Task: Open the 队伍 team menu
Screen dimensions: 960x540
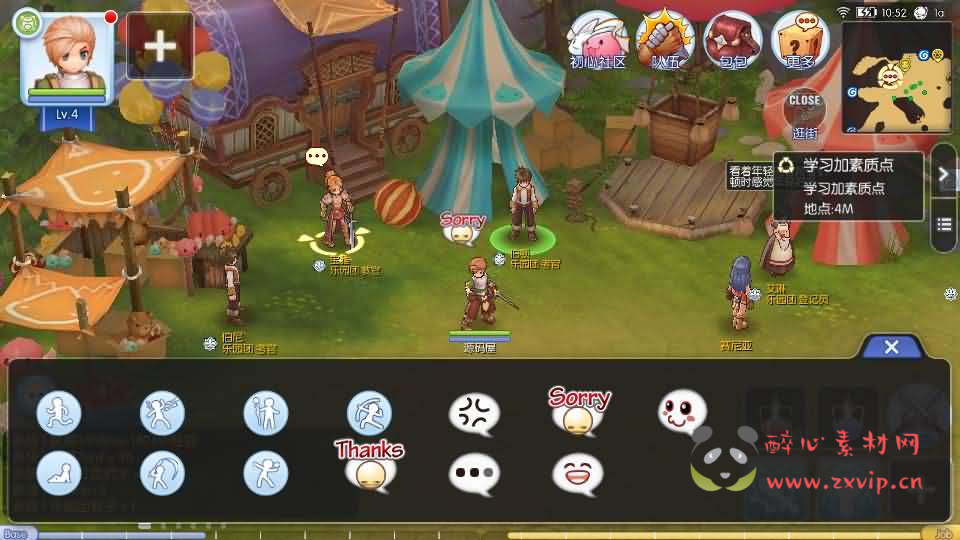Action: pyautogui.click(x=666, y=40)
